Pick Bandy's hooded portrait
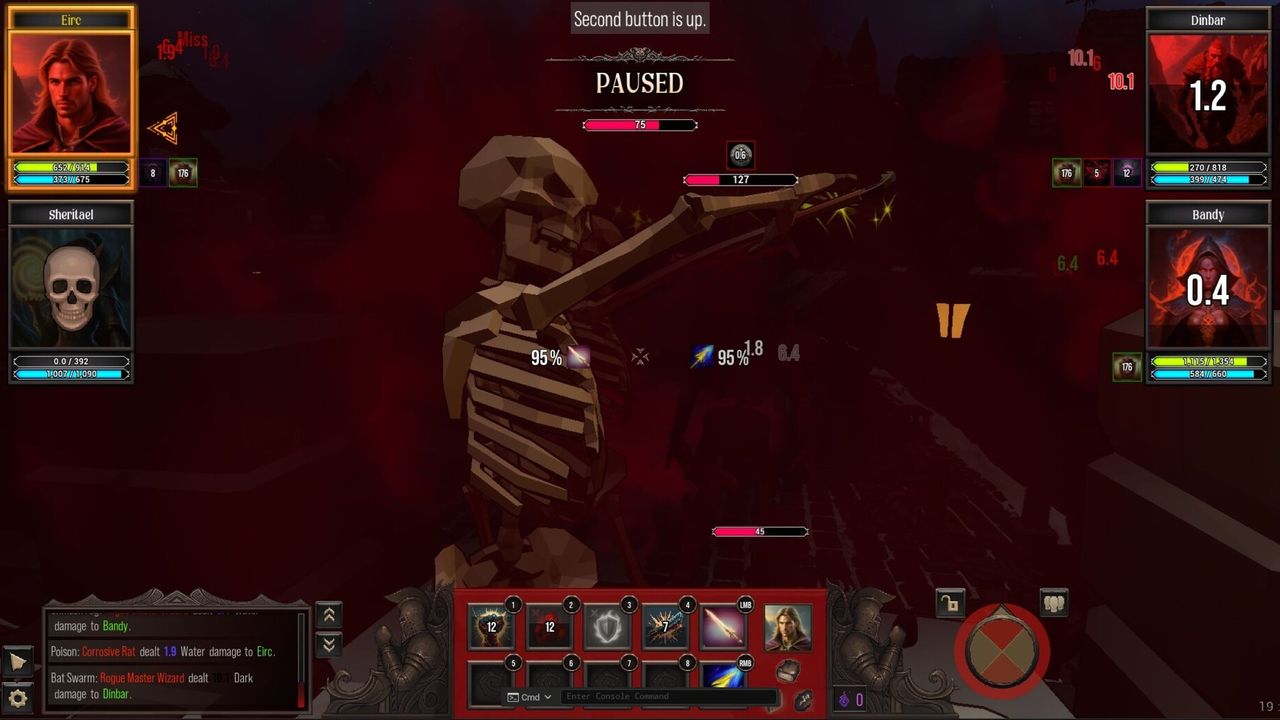Viewport: 1280px width, 720px height. tap(1208, 288)
